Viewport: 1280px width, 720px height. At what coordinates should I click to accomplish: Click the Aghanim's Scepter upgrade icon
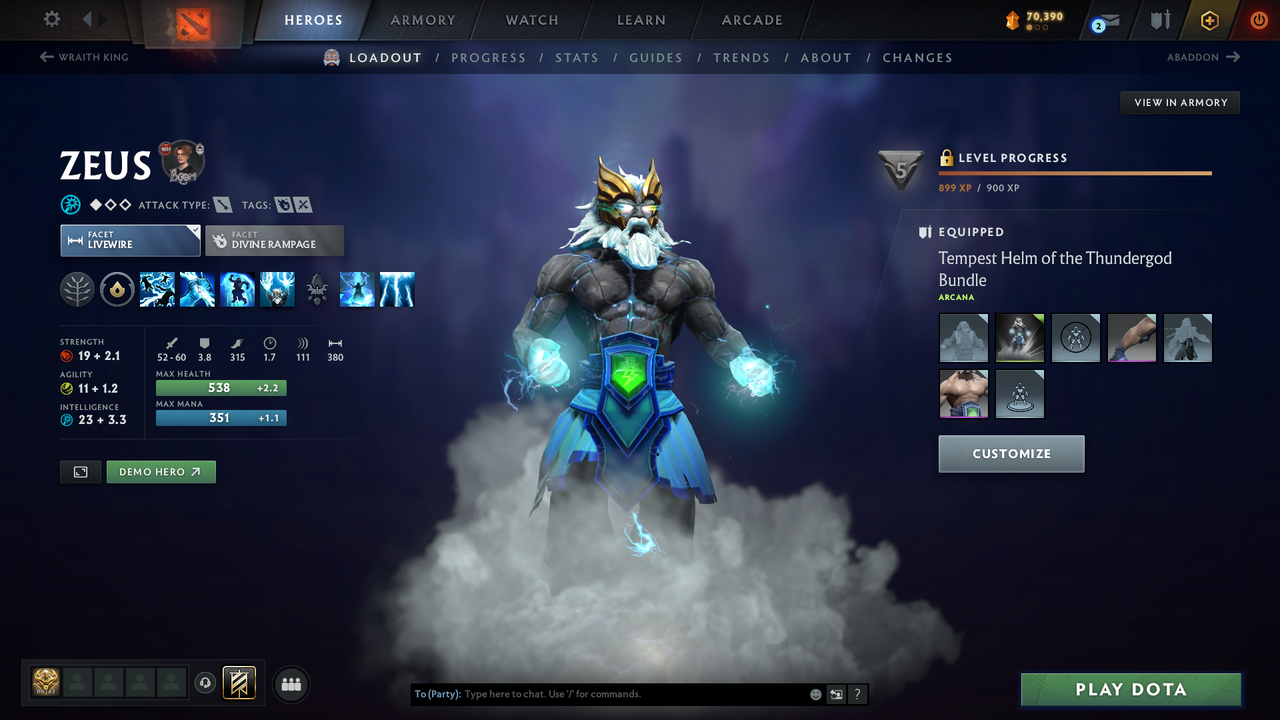pyautogui.click(x=317, y=289)
